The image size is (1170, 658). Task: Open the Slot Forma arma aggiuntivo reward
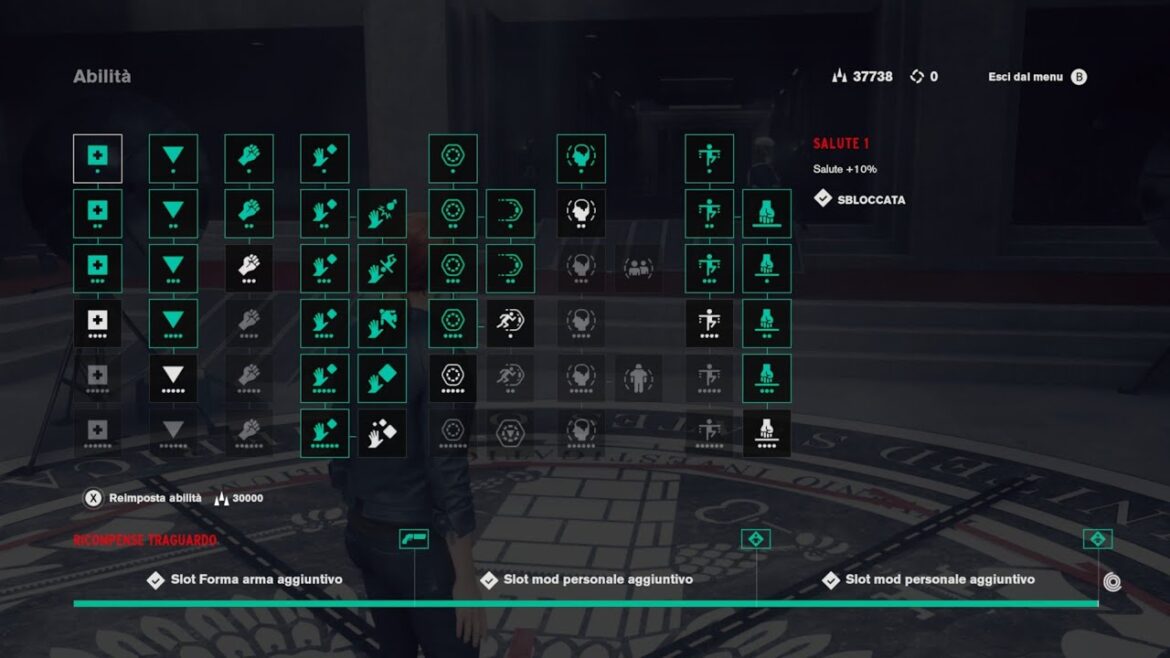coord(256,579)
